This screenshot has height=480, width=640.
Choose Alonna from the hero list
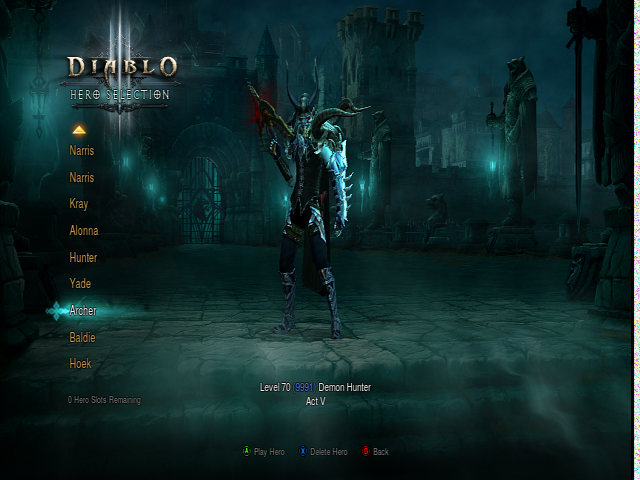(x=84, y=231)
